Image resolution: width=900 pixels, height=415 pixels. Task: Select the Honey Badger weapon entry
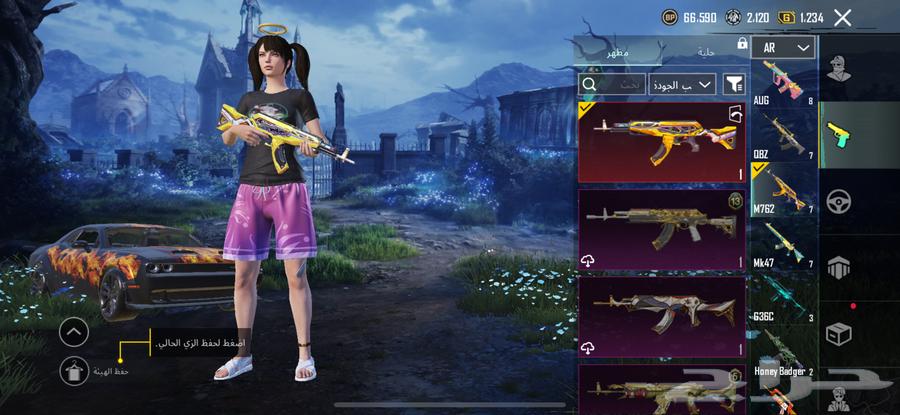[x=782, y=353]
